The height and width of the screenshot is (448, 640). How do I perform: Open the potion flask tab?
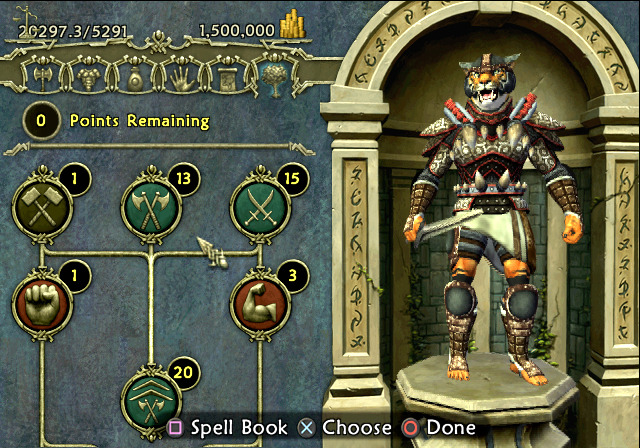pos(132,77)
